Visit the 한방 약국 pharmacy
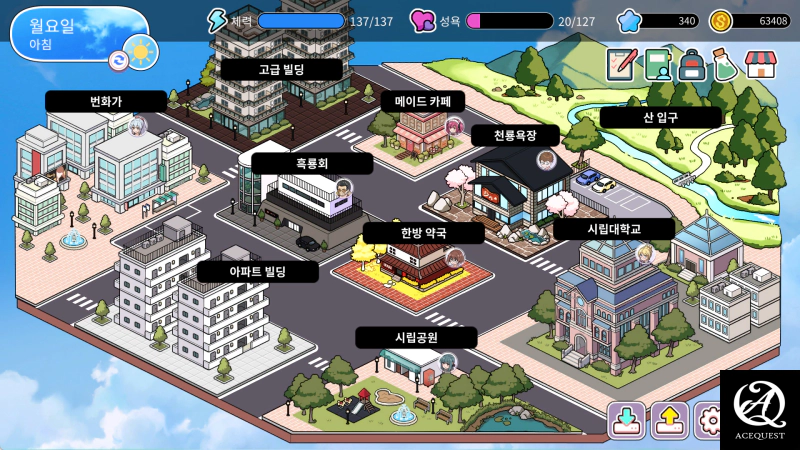Viewport: 800px width, 450px height. (x=423, y=233)
